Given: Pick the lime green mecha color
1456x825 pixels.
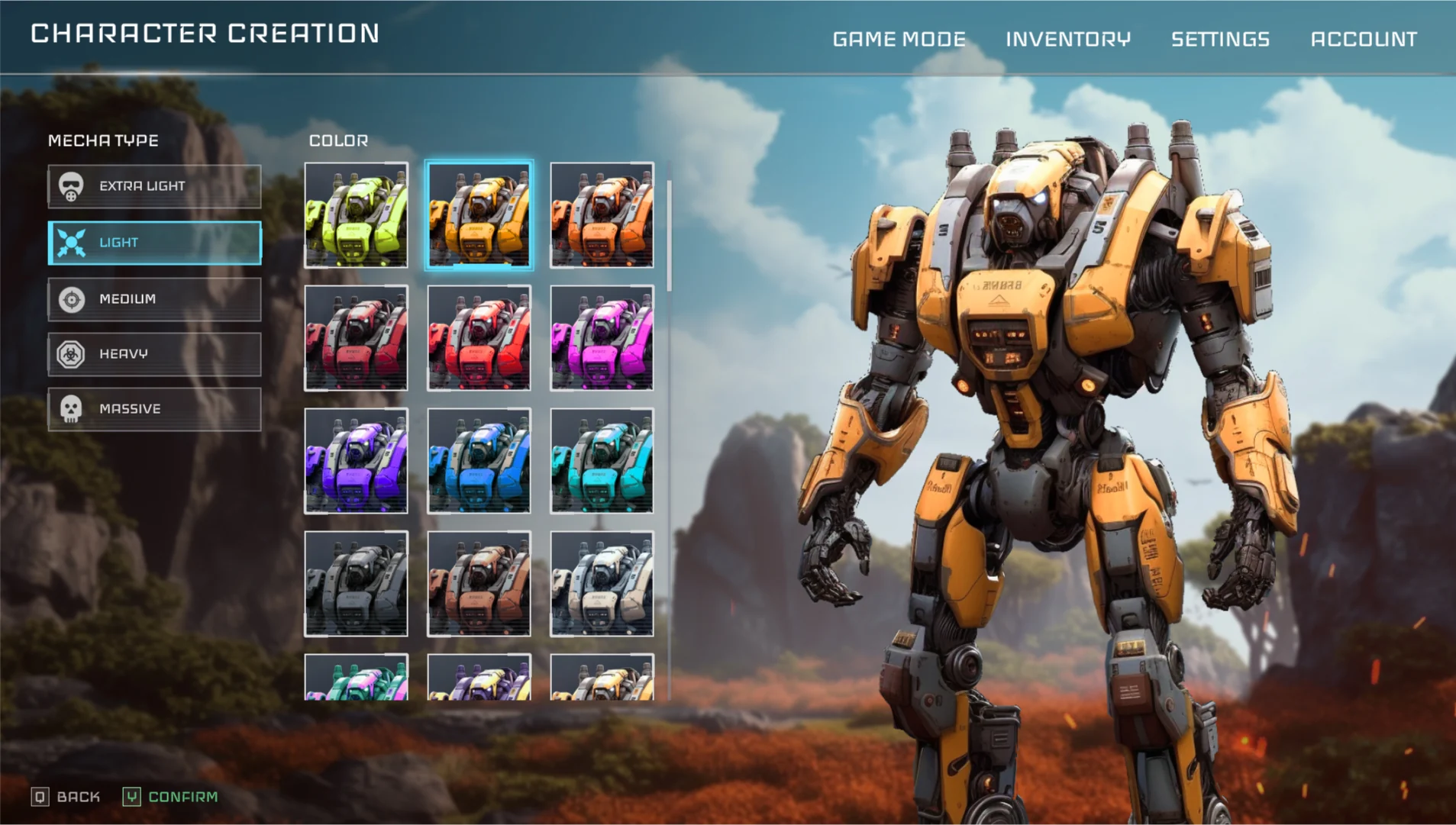Looking at the screenshot, I should pyautogui.click(x=356, y=215).
